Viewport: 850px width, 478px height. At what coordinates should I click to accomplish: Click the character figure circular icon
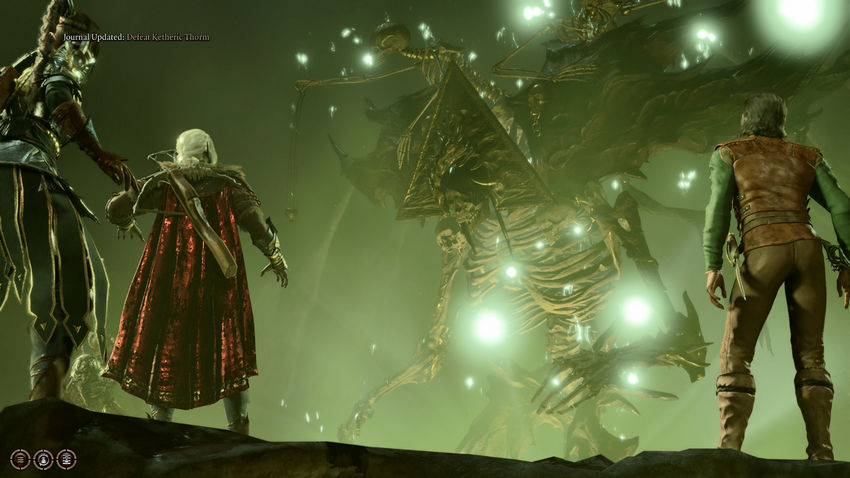point(43,459)
